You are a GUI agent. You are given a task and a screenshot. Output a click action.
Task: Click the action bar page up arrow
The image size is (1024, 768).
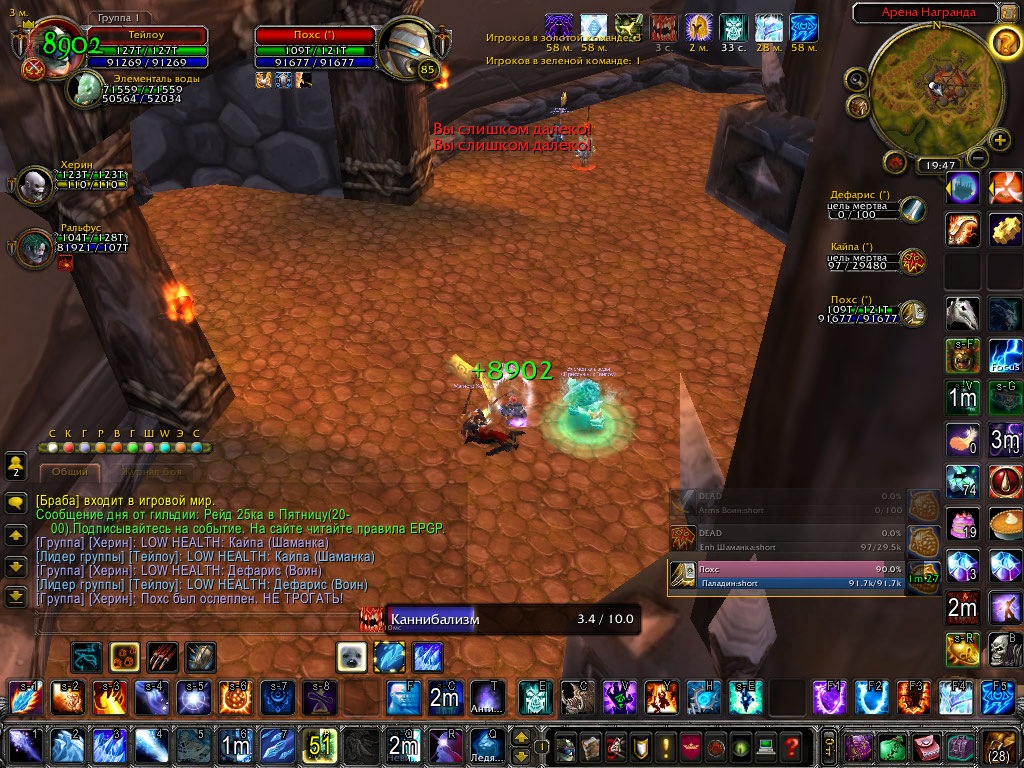[x=520, y=736]
